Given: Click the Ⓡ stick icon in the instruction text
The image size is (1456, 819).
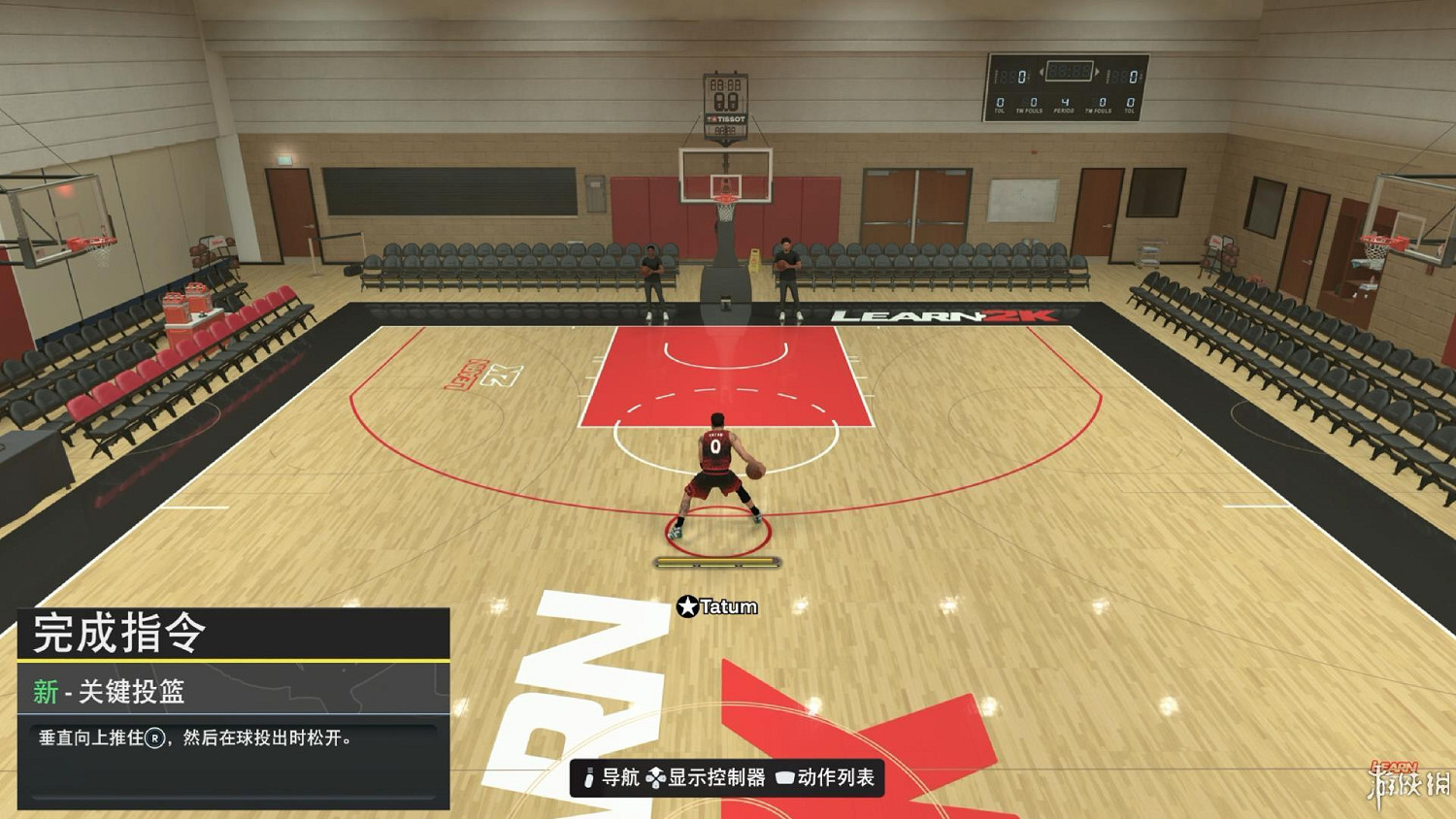Looking at the screenshot, I should pos(155,739).
